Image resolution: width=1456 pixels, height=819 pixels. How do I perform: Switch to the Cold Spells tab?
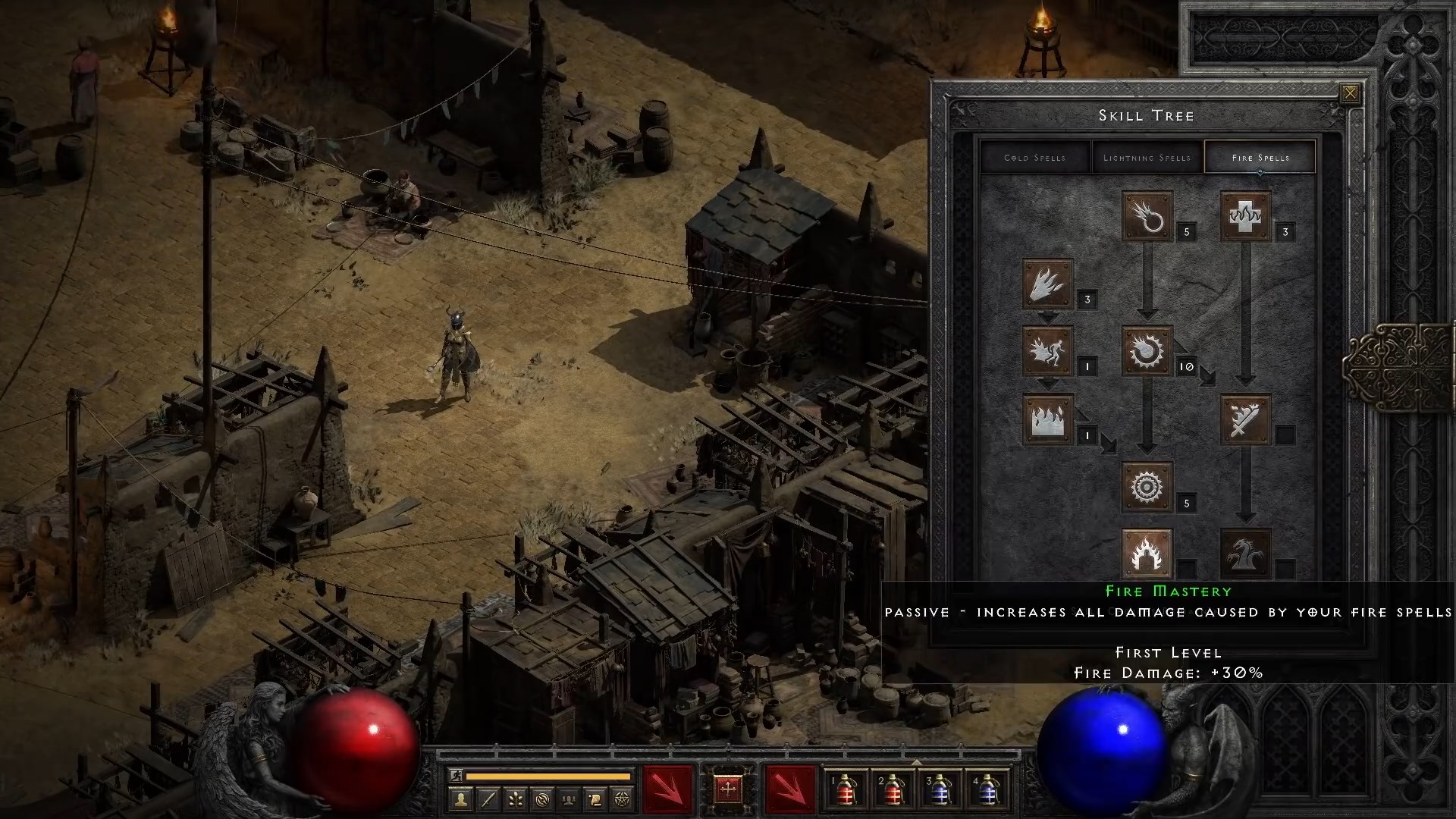point(1036,157)
